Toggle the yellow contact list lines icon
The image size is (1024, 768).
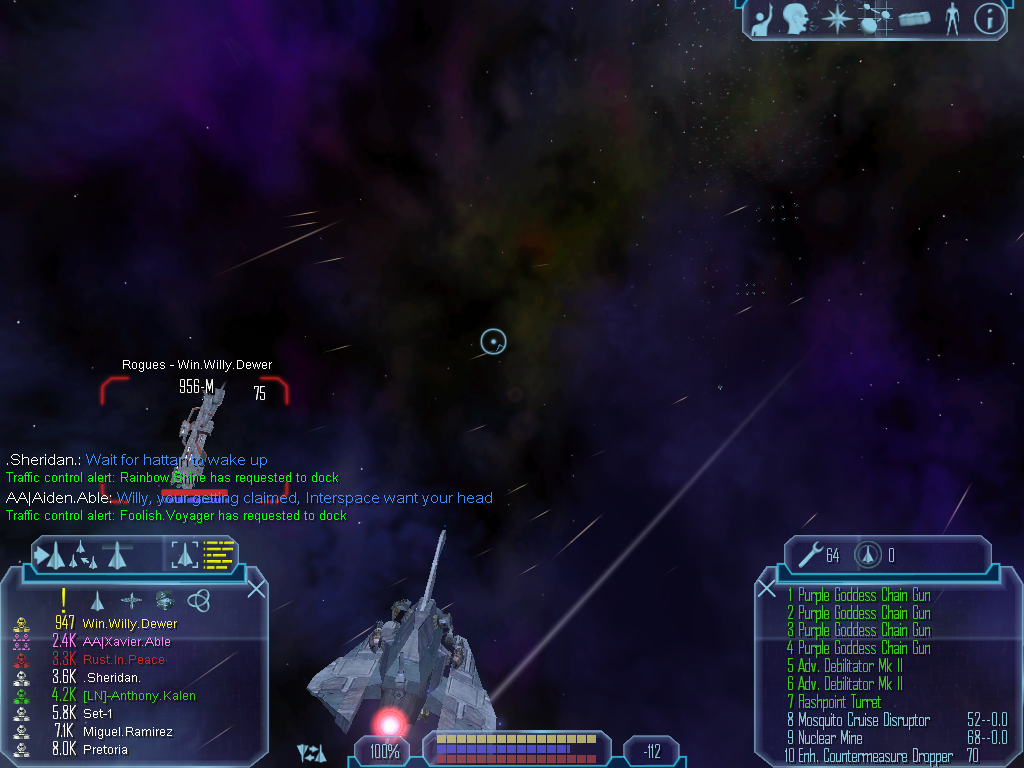coord(218,554)
